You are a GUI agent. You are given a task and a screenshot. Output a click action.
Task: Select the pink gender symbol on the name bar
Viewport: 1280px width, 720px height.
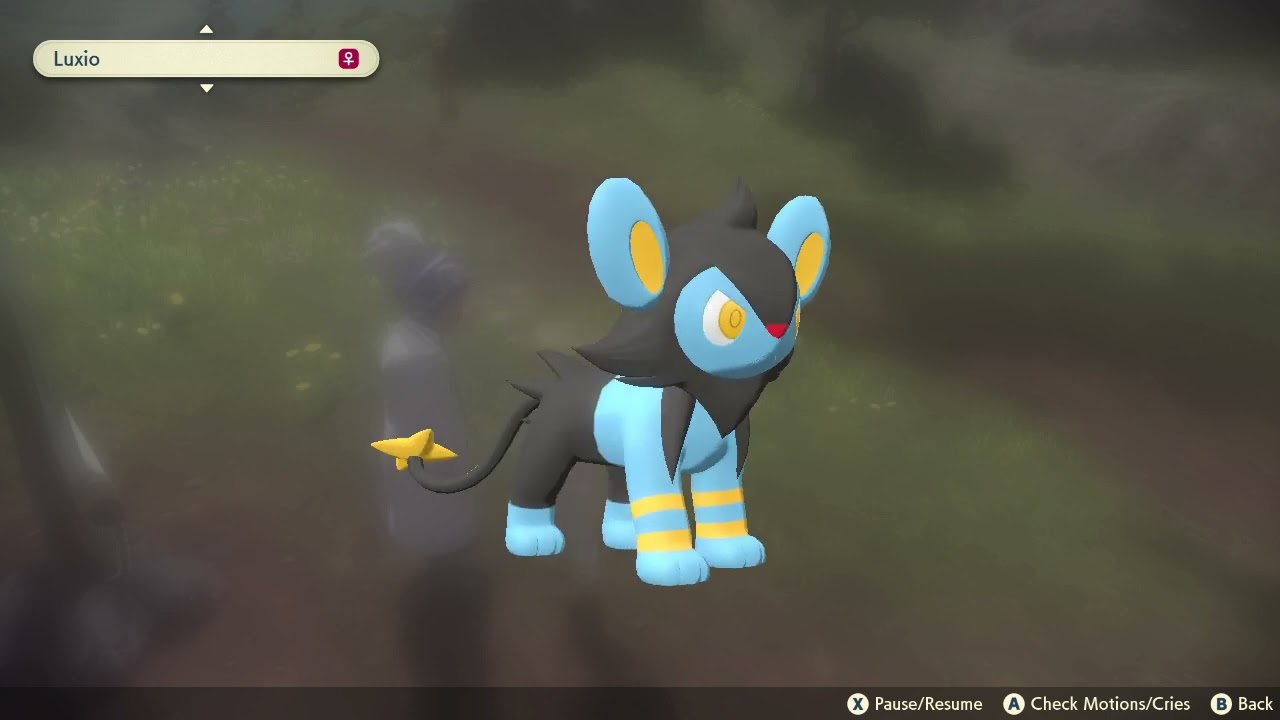click(x=347, y=59)
